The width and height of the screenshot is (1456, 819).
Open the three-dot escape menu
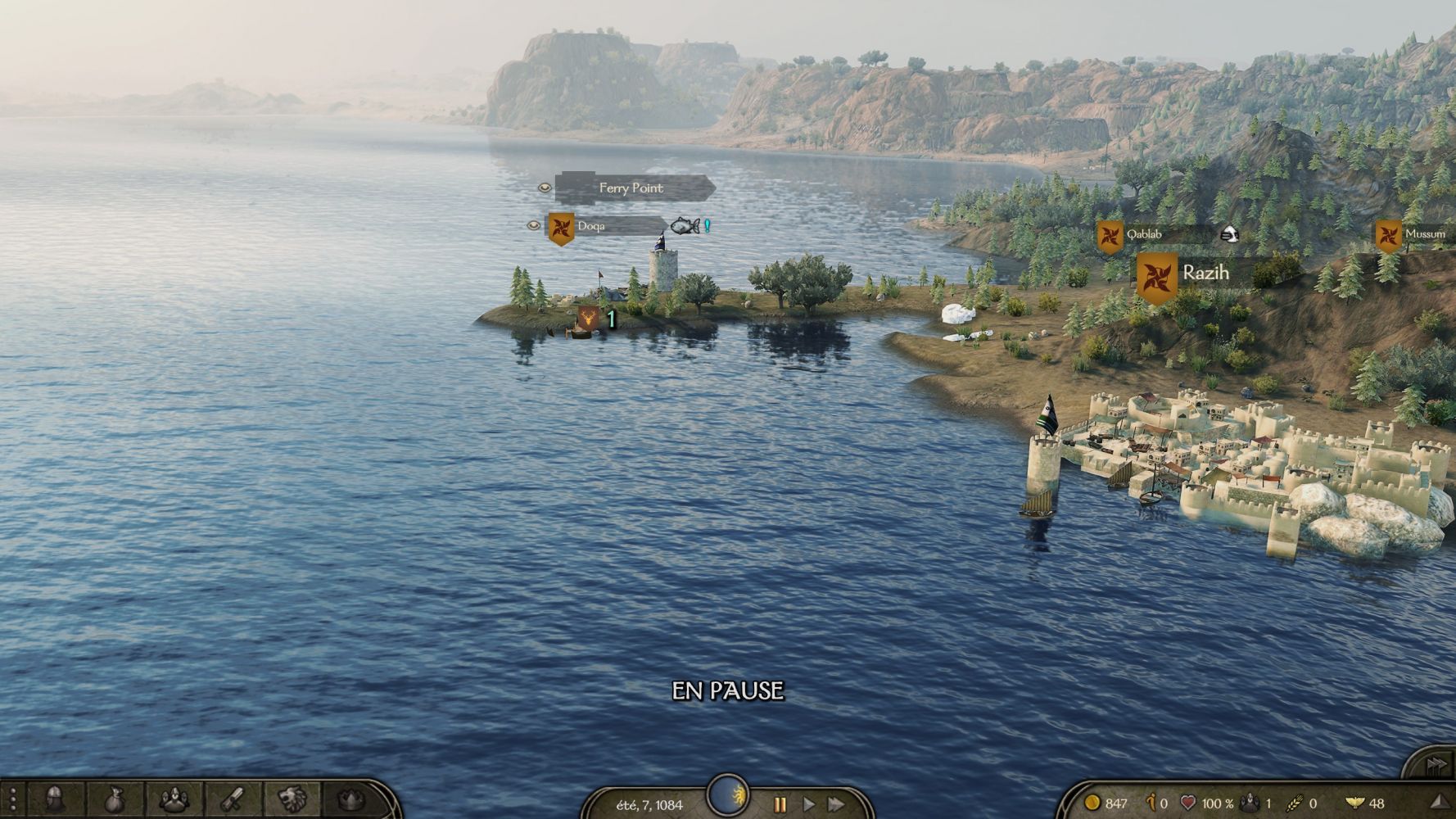pos(12,799)
